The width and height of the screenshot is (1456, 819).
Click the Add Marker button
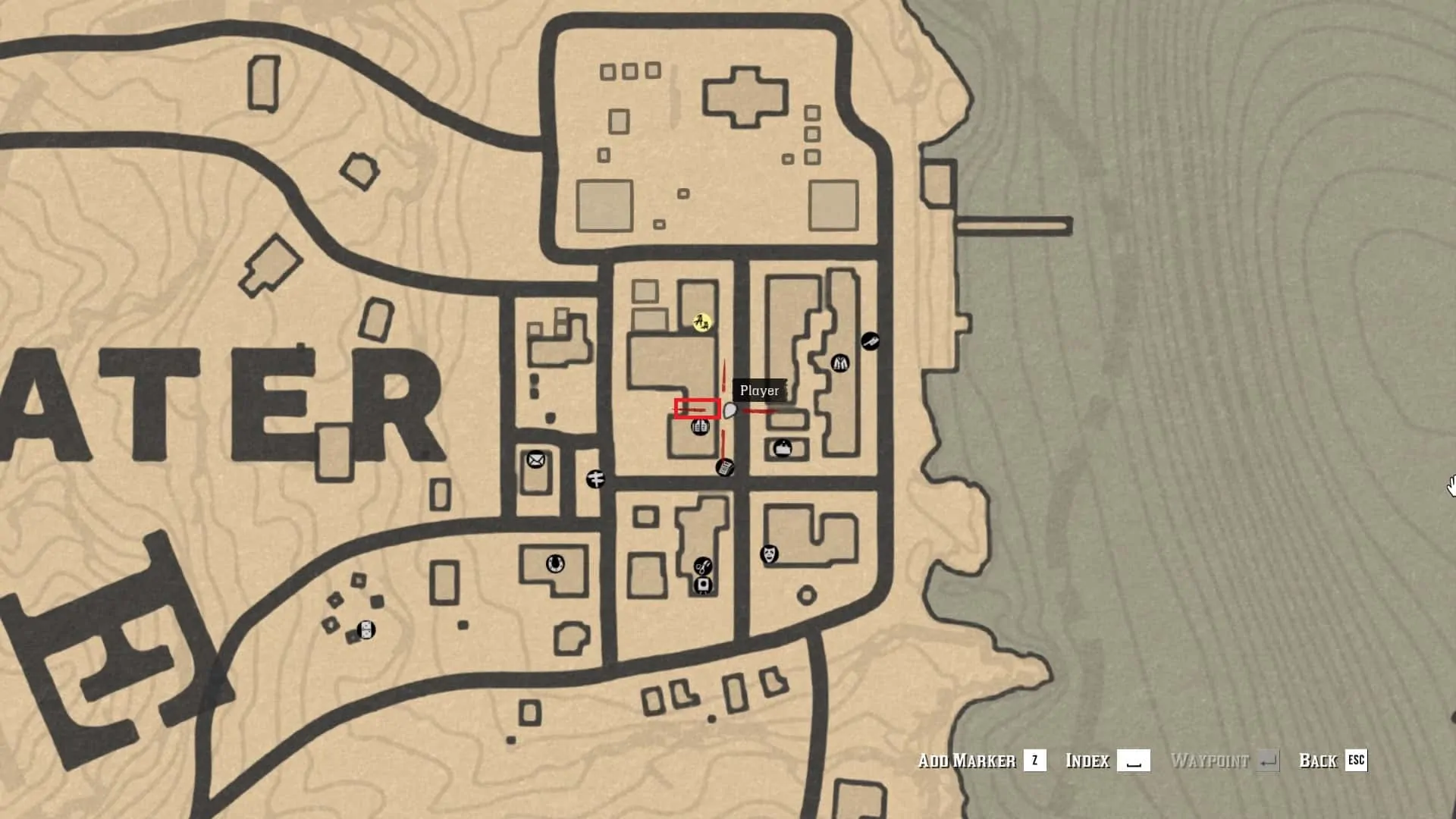tap(981, 761)
